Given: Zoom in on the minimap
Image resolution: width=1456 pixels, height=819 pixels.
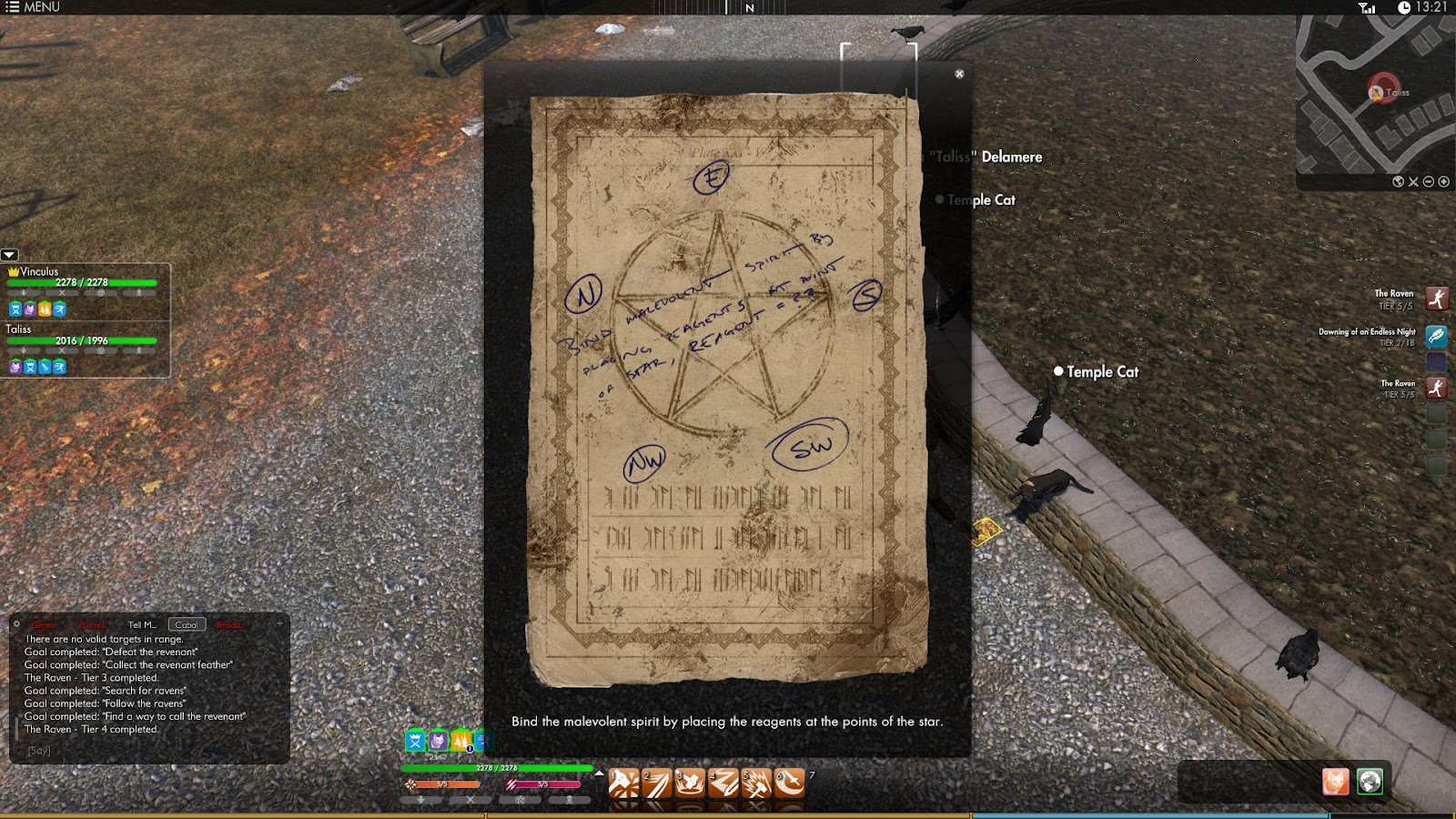Looking at the screenshot, I should [1443, 182].
